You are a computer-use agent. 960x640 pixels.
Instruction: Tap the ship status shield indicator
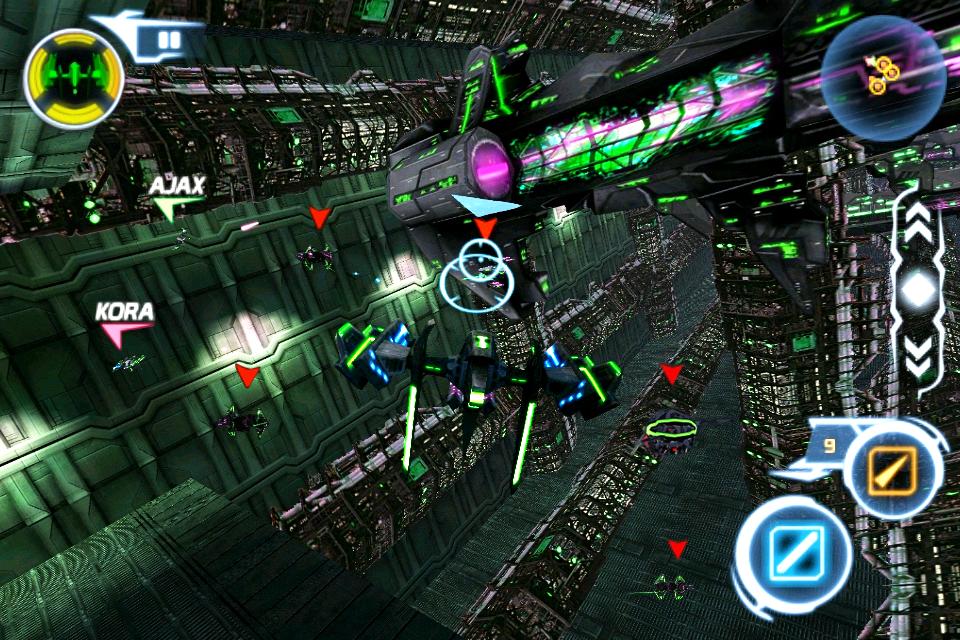coord(74,74)
